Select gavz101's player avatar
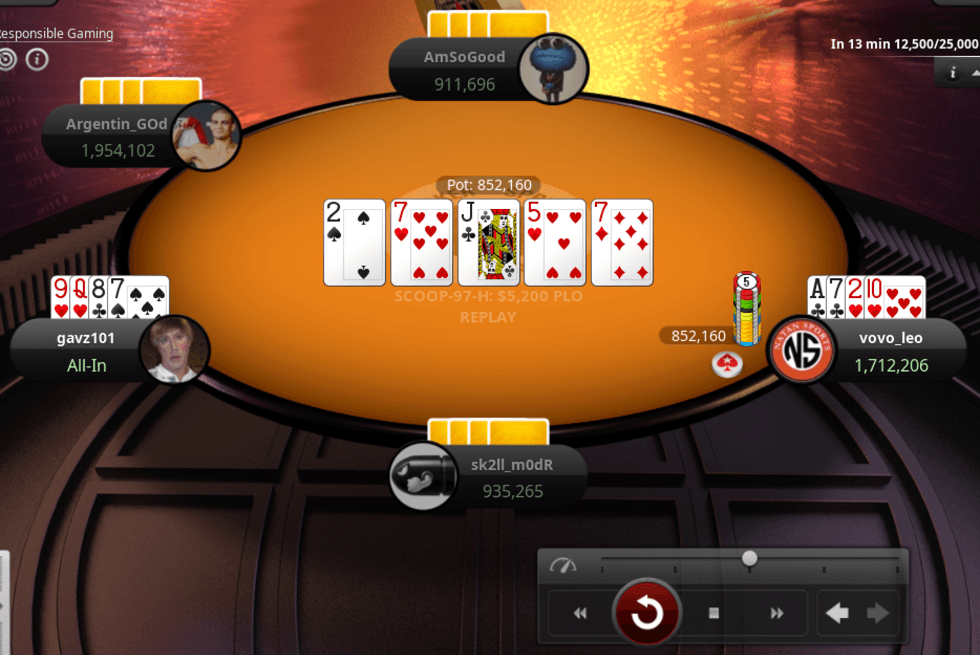 coord(175,350)
